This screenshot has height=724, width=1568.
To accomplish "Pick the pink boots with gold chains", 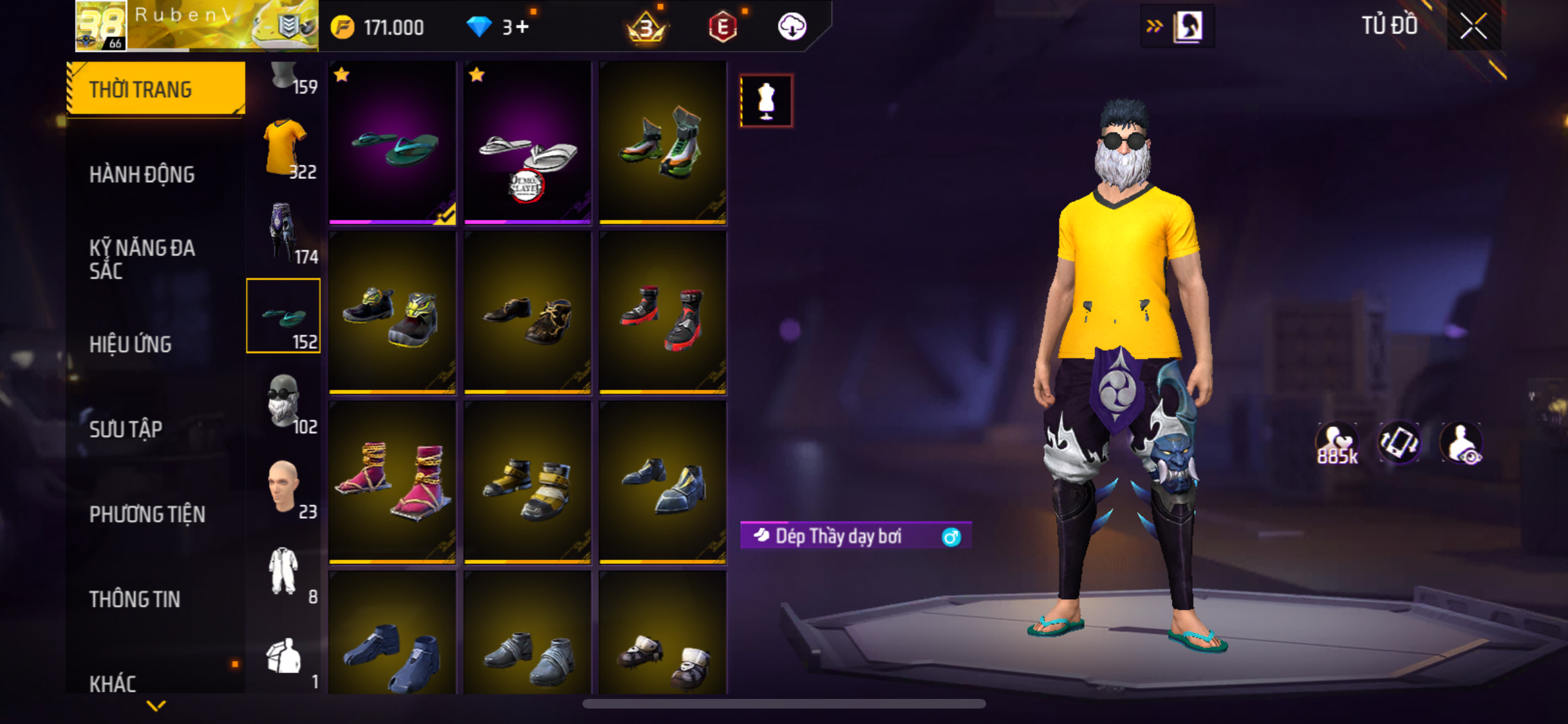I will 392,482.
